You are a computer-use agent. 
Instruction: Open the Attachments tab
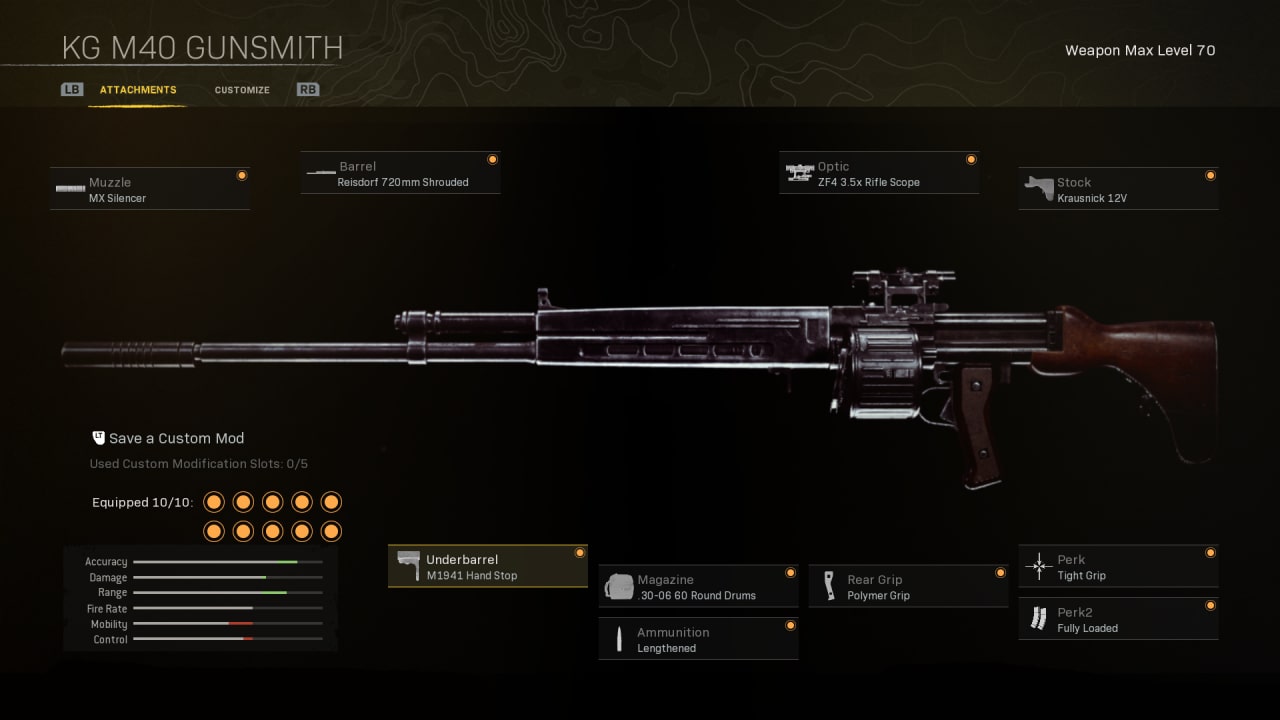coord(138,89)
